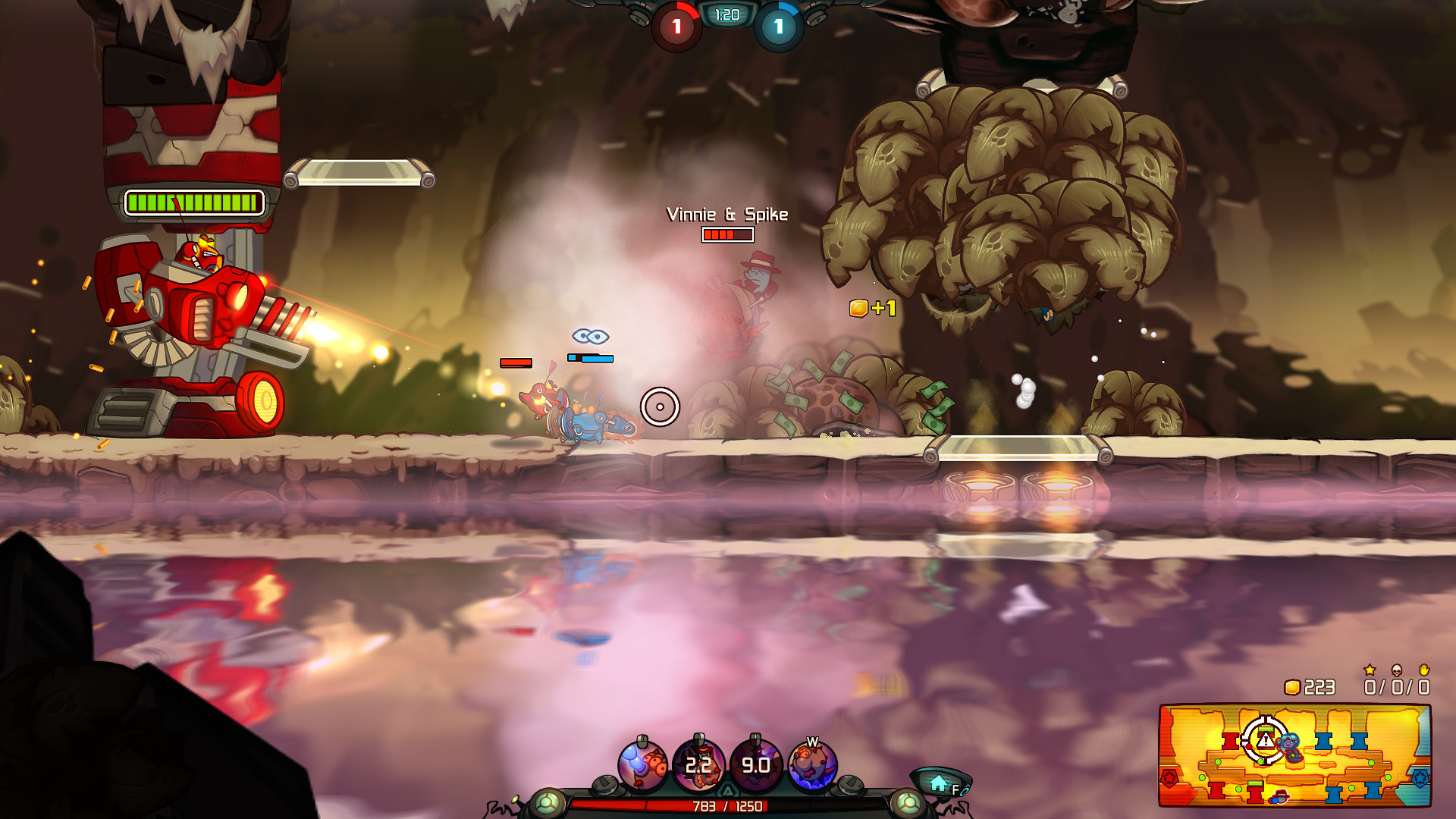This screenshot has height=819, width=1456.
Task: Click the ability showing 2.2 cooldown
Action: click(x=698, y=764)
